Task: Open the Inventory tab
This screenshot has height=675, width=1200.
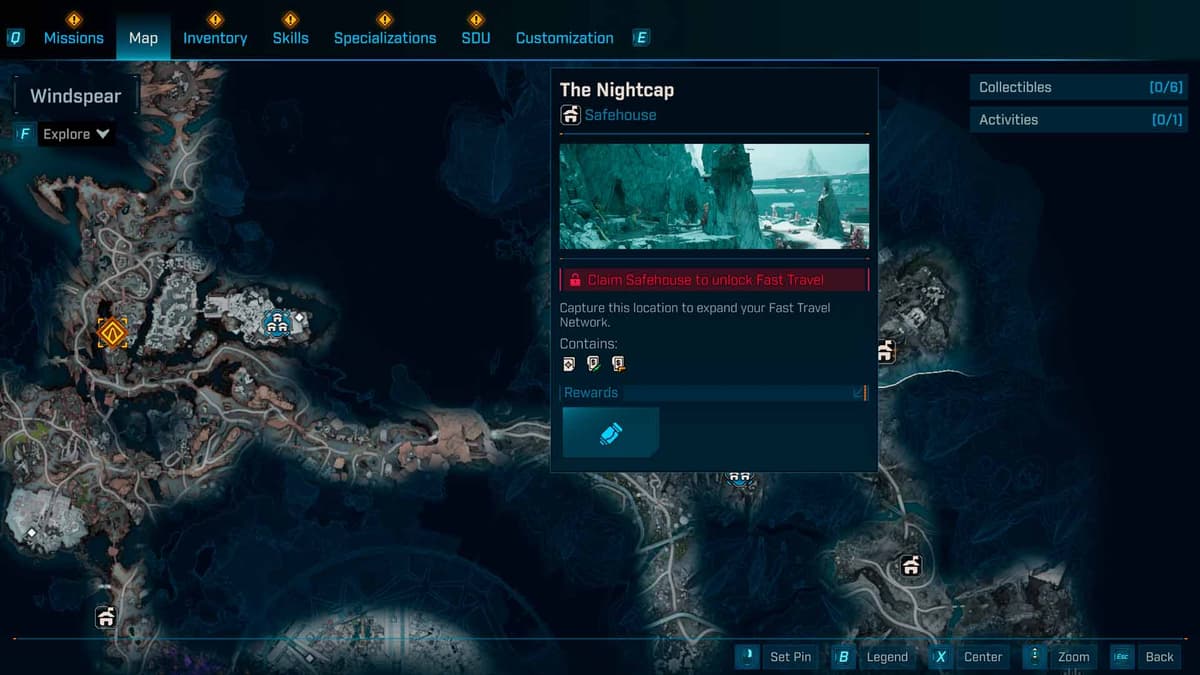Action: pos(215,38)
